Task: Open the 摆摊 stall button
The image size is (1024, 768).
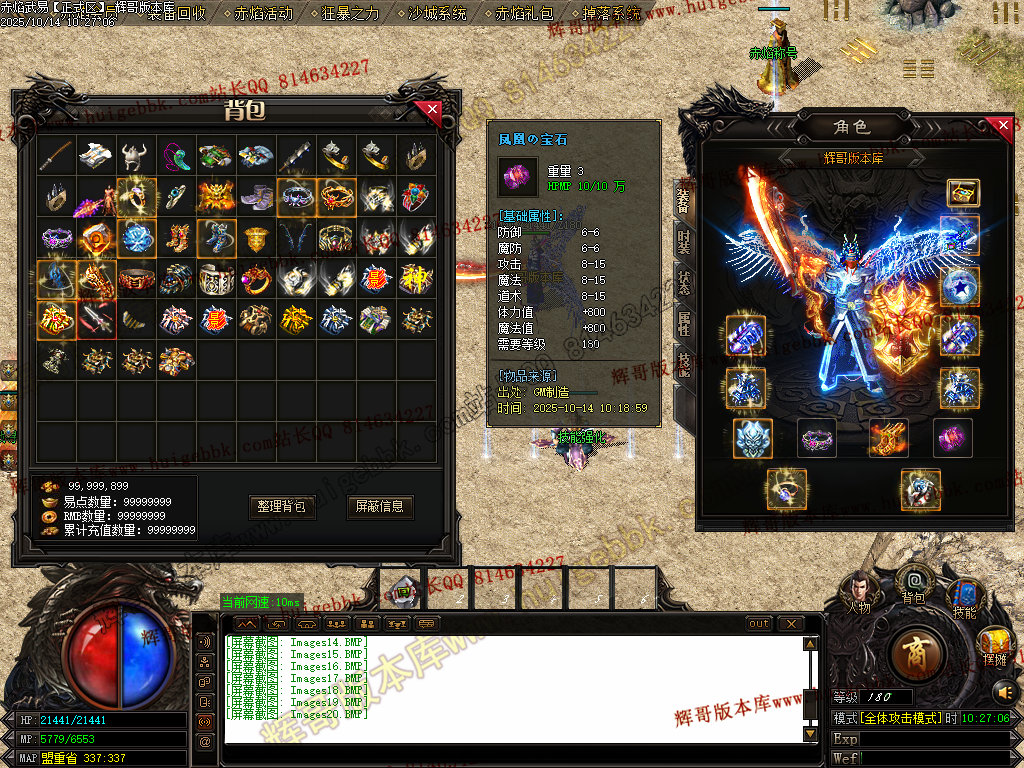Action: point(994,645)
